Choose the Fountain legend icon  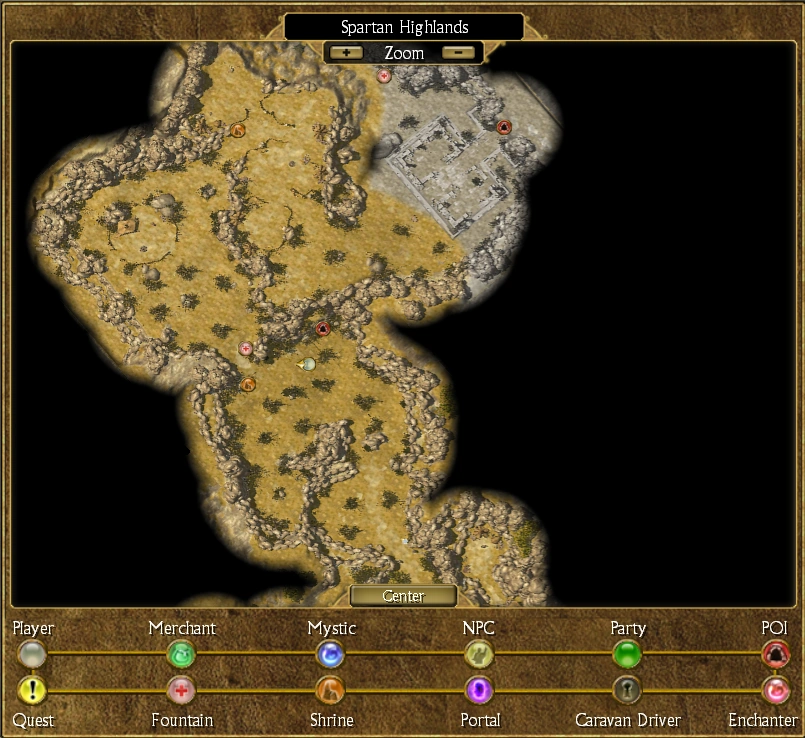pos(181,690)
